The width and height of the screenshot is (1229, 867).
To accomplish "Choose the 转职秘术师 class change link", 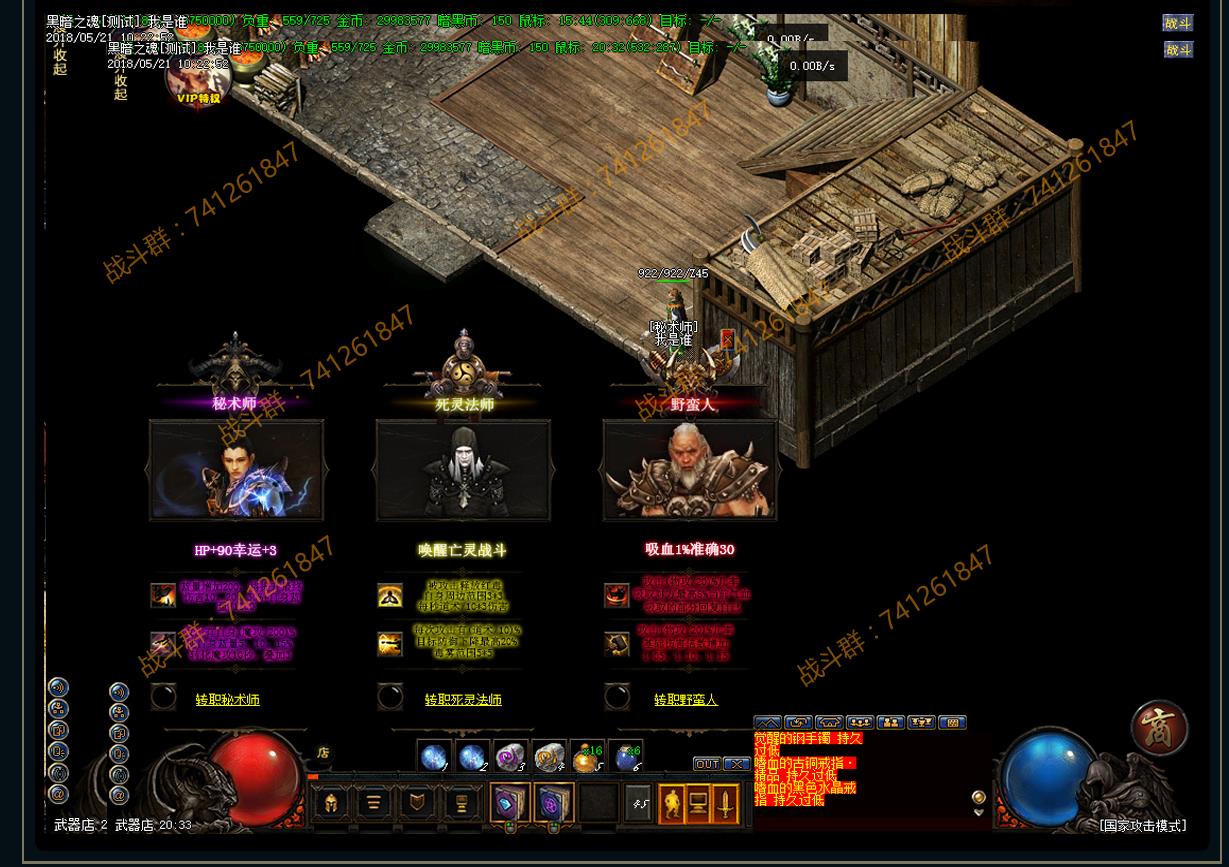I will (227, 700).
